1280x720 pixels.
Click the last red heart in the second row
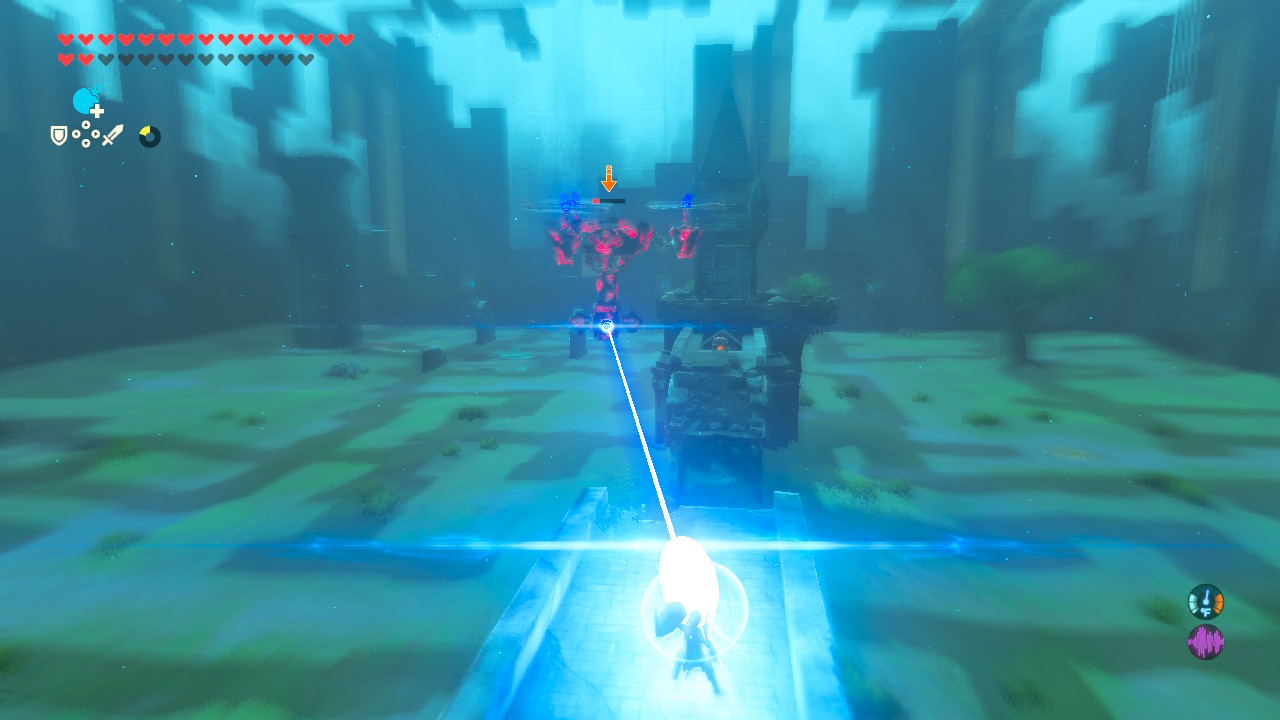click(x=84, y=58)
